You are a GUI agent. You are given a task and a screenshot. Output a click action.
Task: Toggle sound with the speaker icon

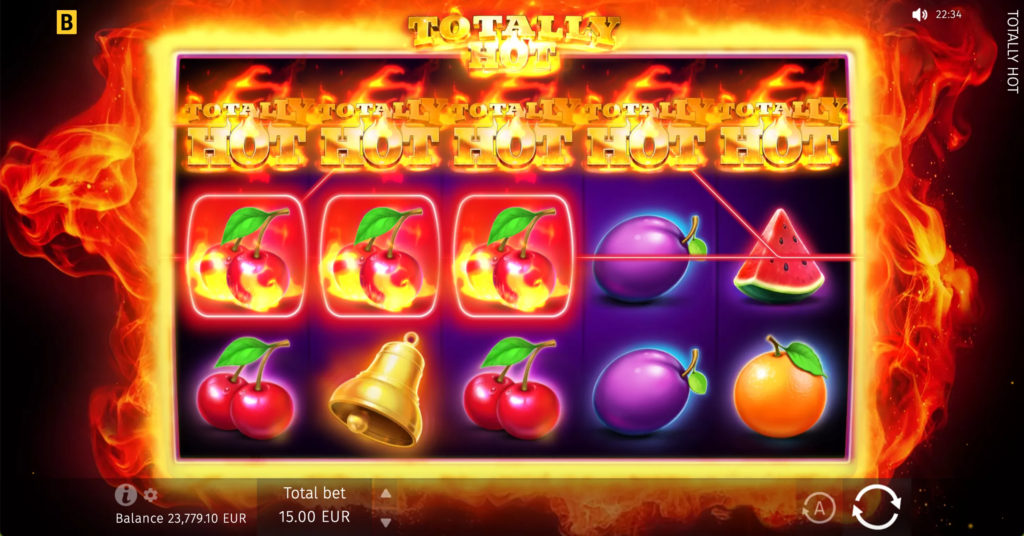point(920,15)
